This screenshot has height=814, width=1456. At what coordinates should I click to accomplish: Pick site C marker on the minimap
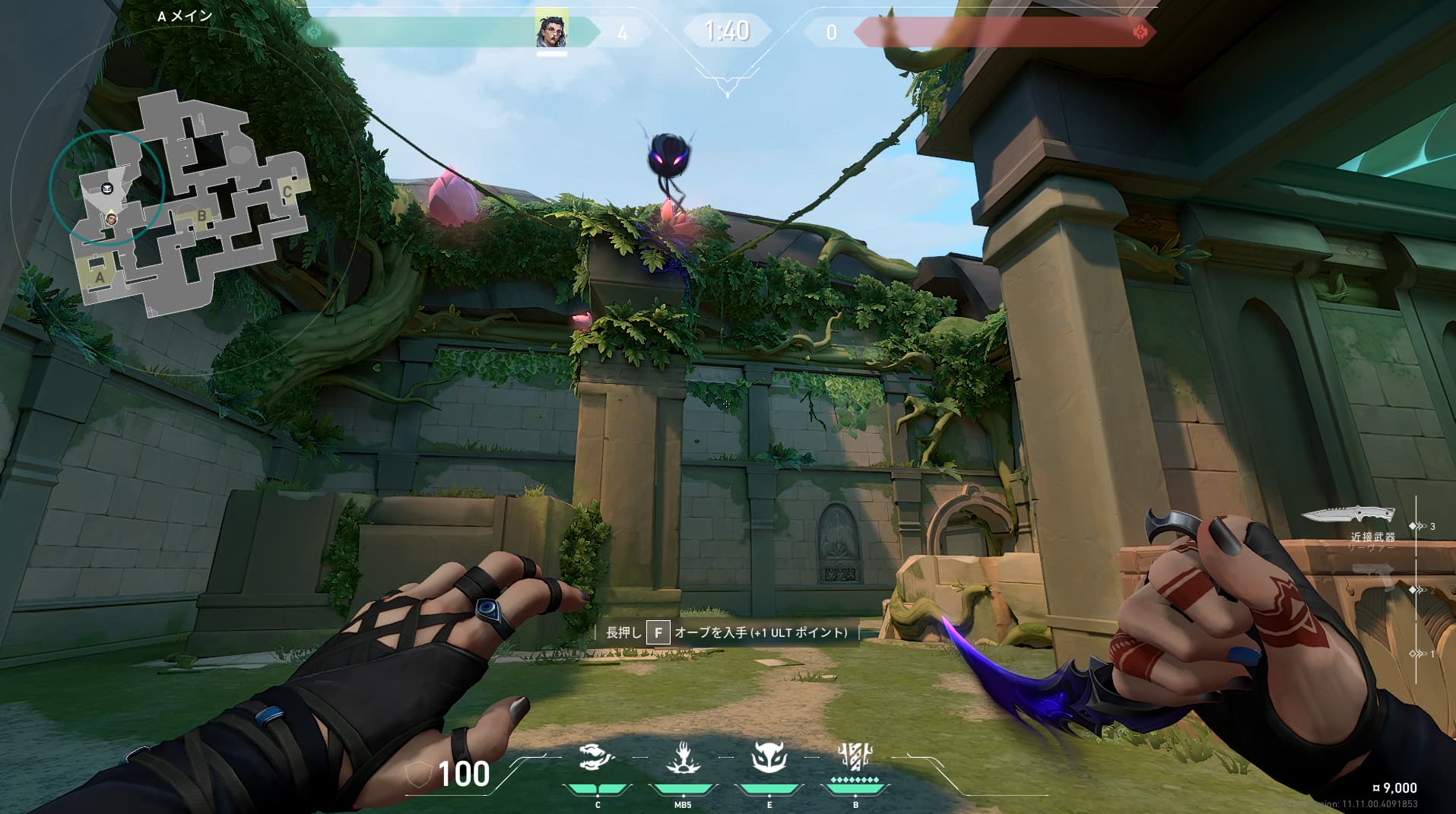287,191
